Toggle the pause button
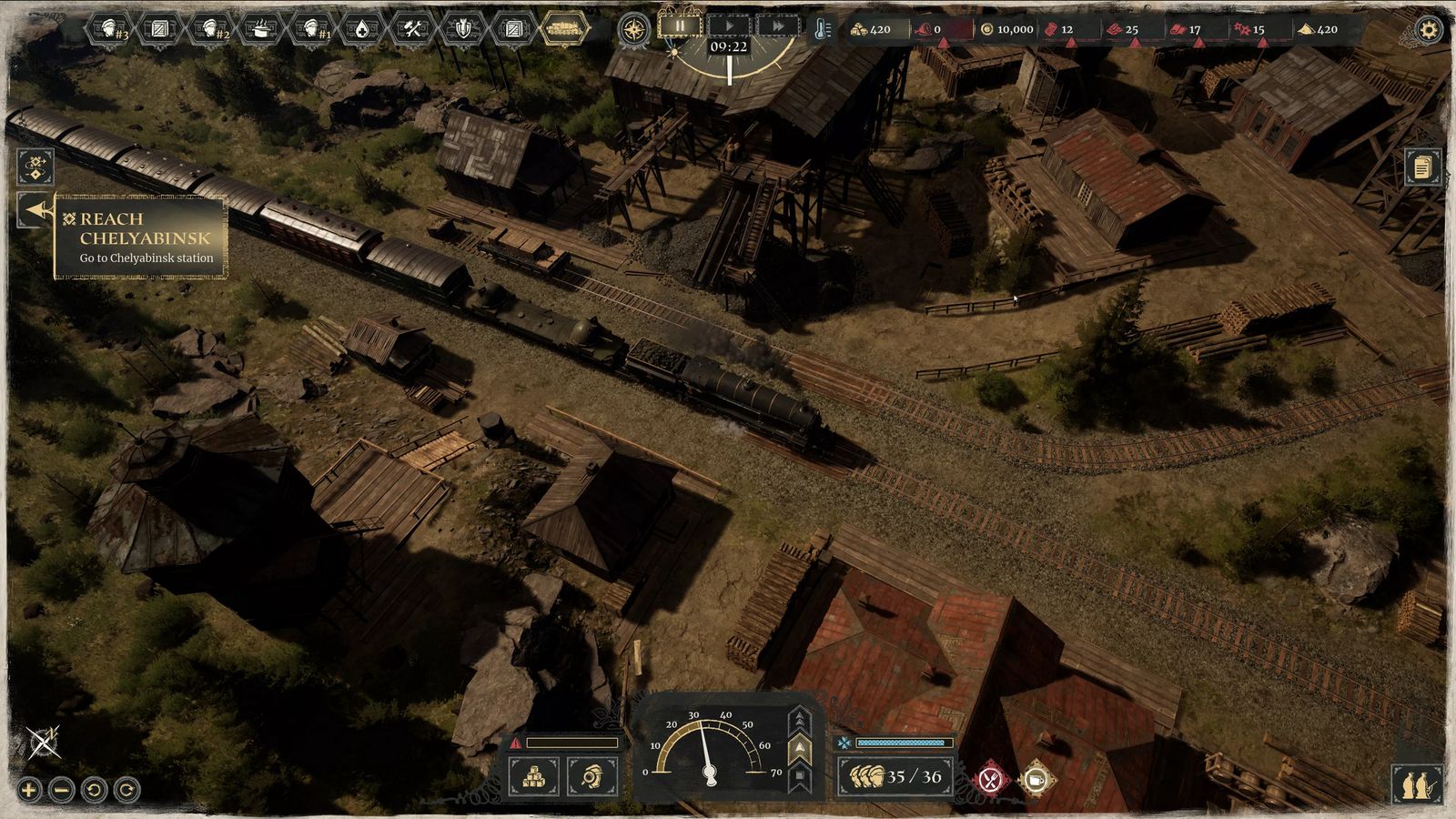 [x=679, y=27]
